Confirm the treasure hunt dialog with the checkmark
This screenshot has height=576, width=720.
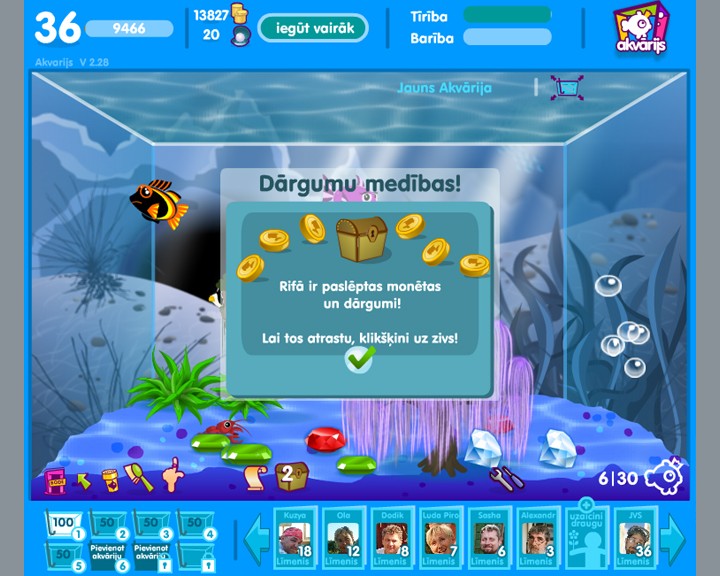click(358, 359)
